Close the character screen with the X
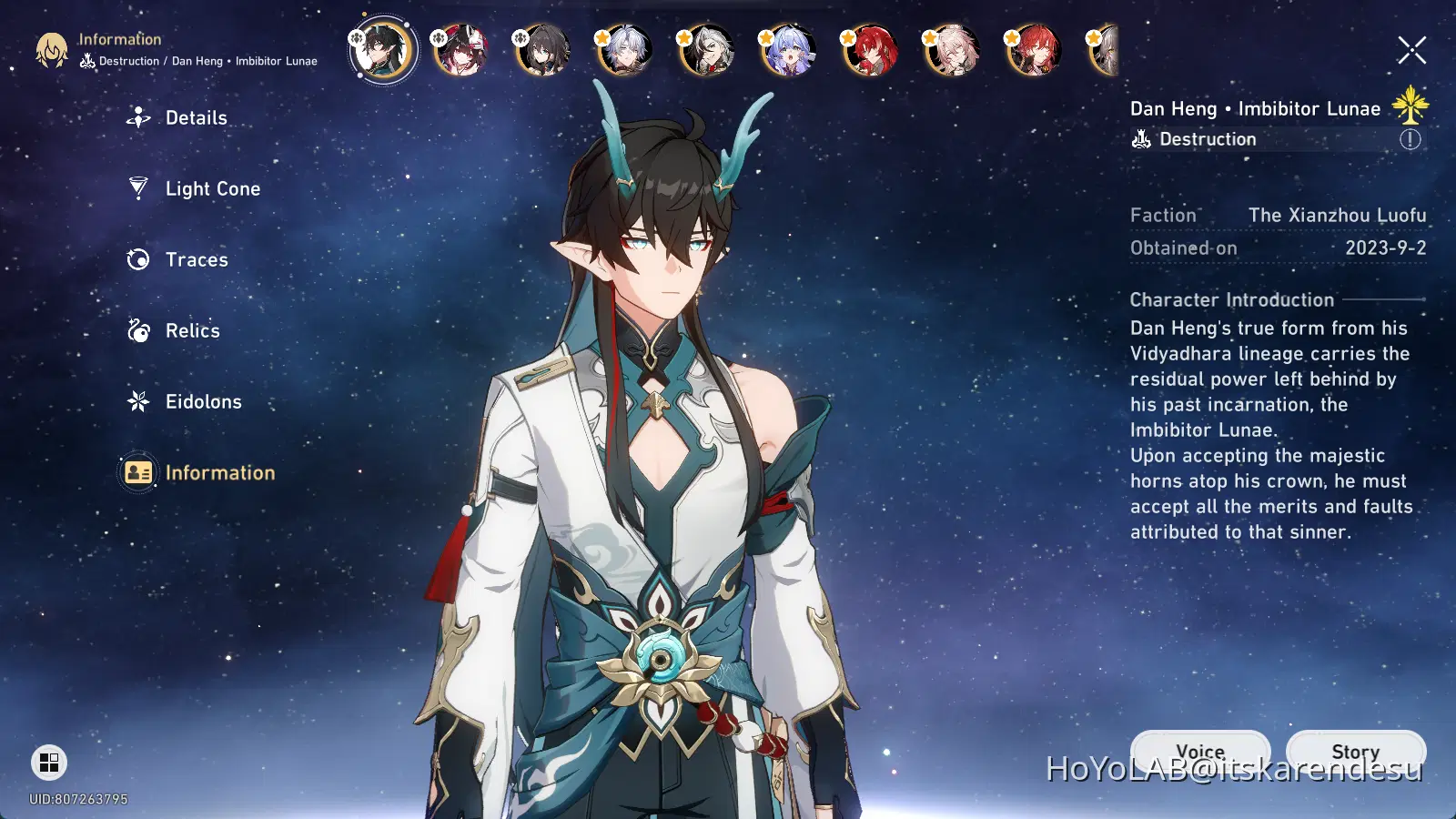 click(1411, 50)
